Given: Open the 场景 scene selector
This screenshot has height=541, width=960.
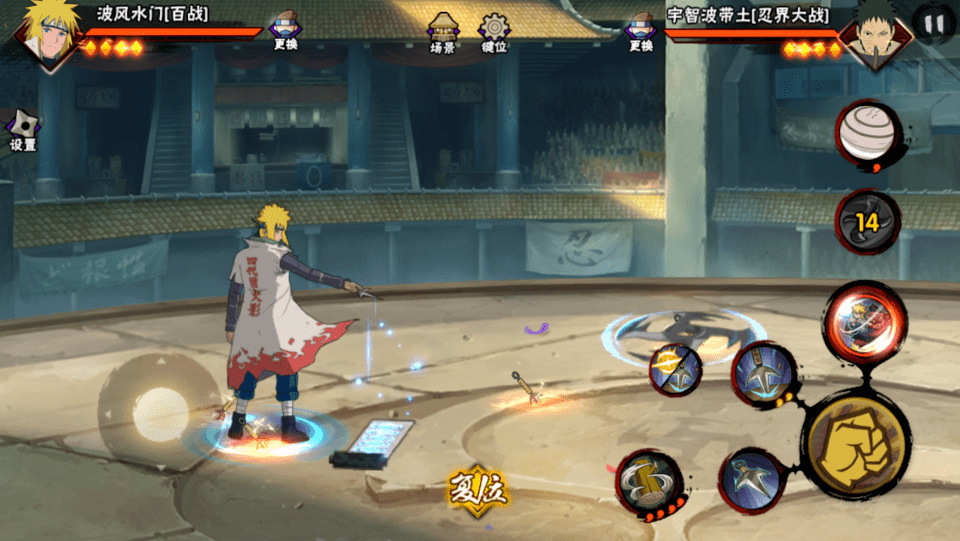Looking at the screenshot, I should pos(442,30).
